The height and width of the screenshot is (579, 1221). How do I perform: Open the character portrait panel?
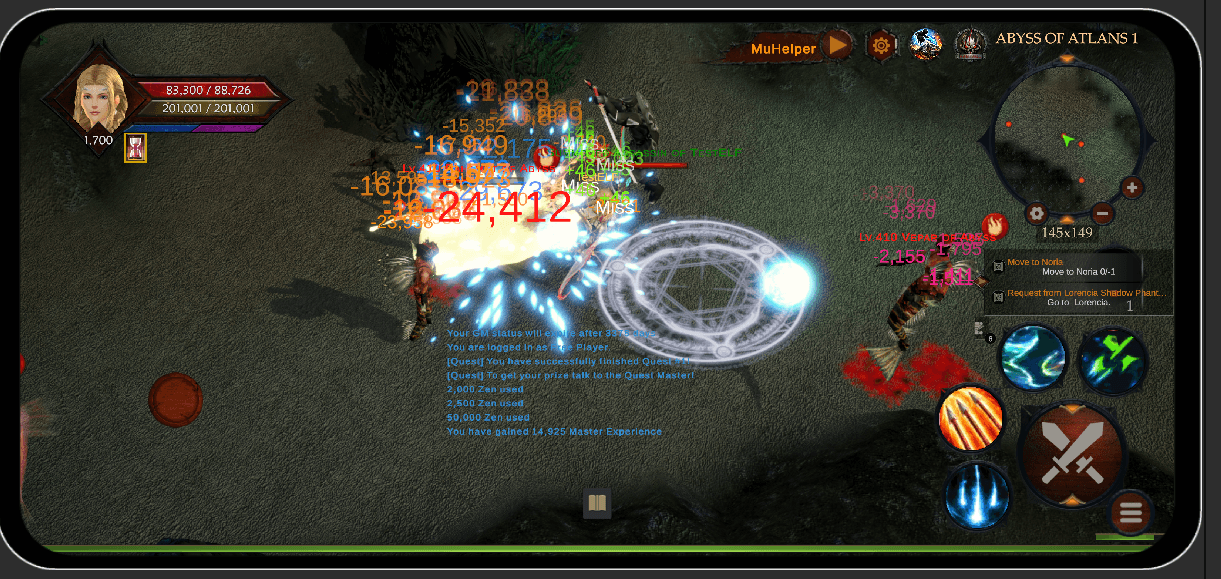[100, 95]
